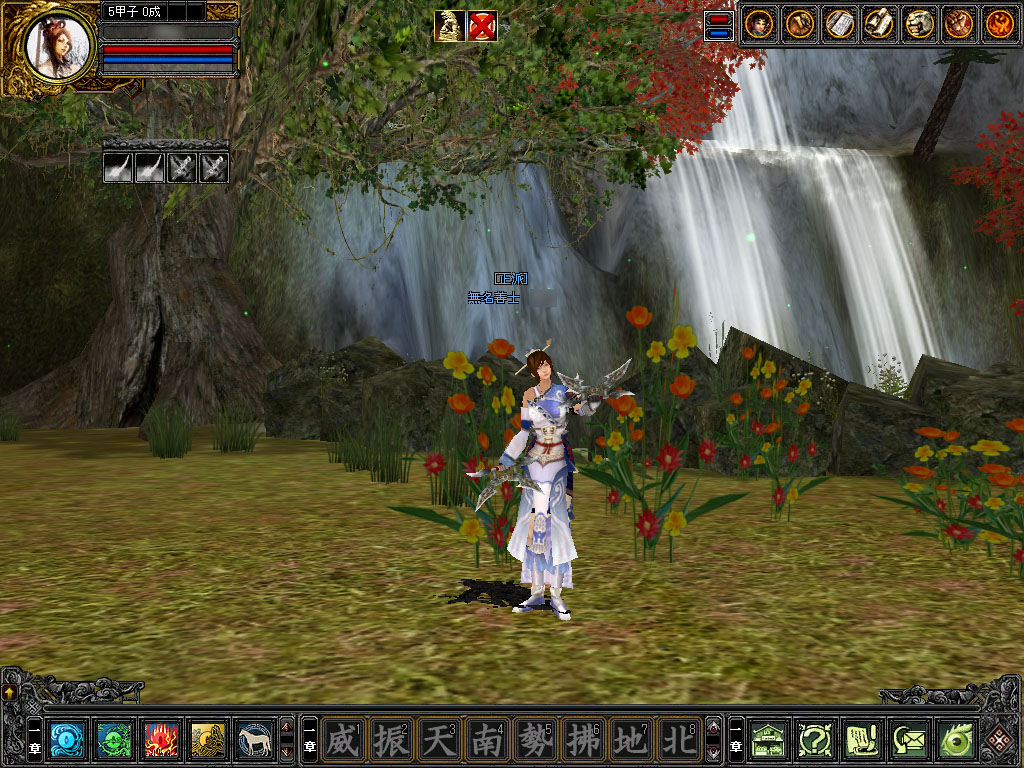
Task: Select the 威 skill slot
Action: pyautogui.click(x=342, y=740)
